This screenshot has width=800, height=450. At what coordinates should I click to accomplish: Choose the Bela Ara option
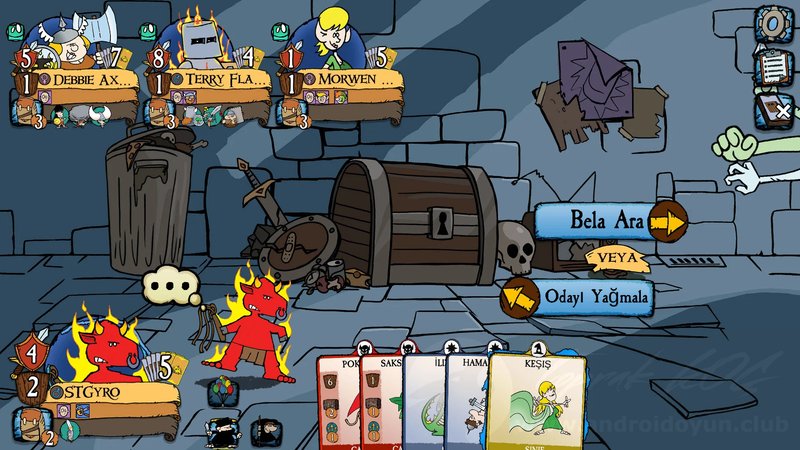611,220
